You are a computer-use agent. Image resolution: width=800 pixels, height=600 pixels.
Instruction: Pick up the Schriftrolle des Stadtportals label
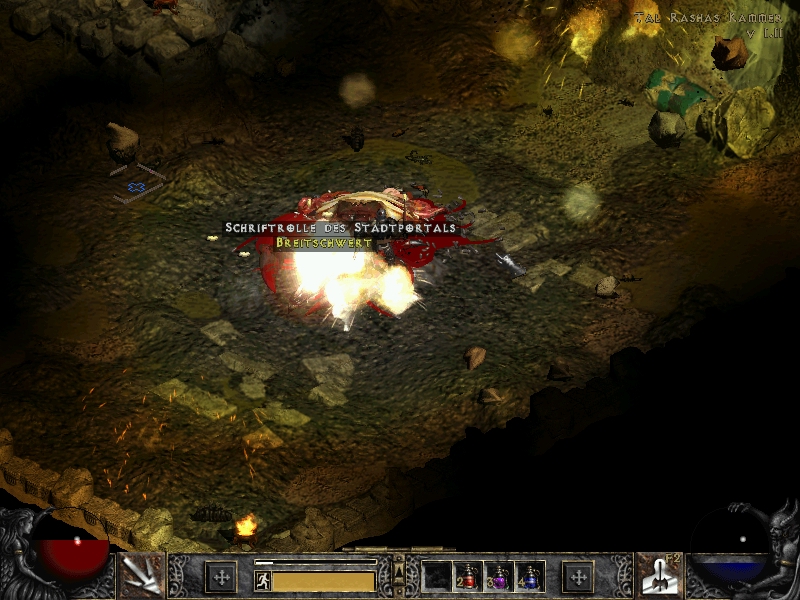coord(340,228)
